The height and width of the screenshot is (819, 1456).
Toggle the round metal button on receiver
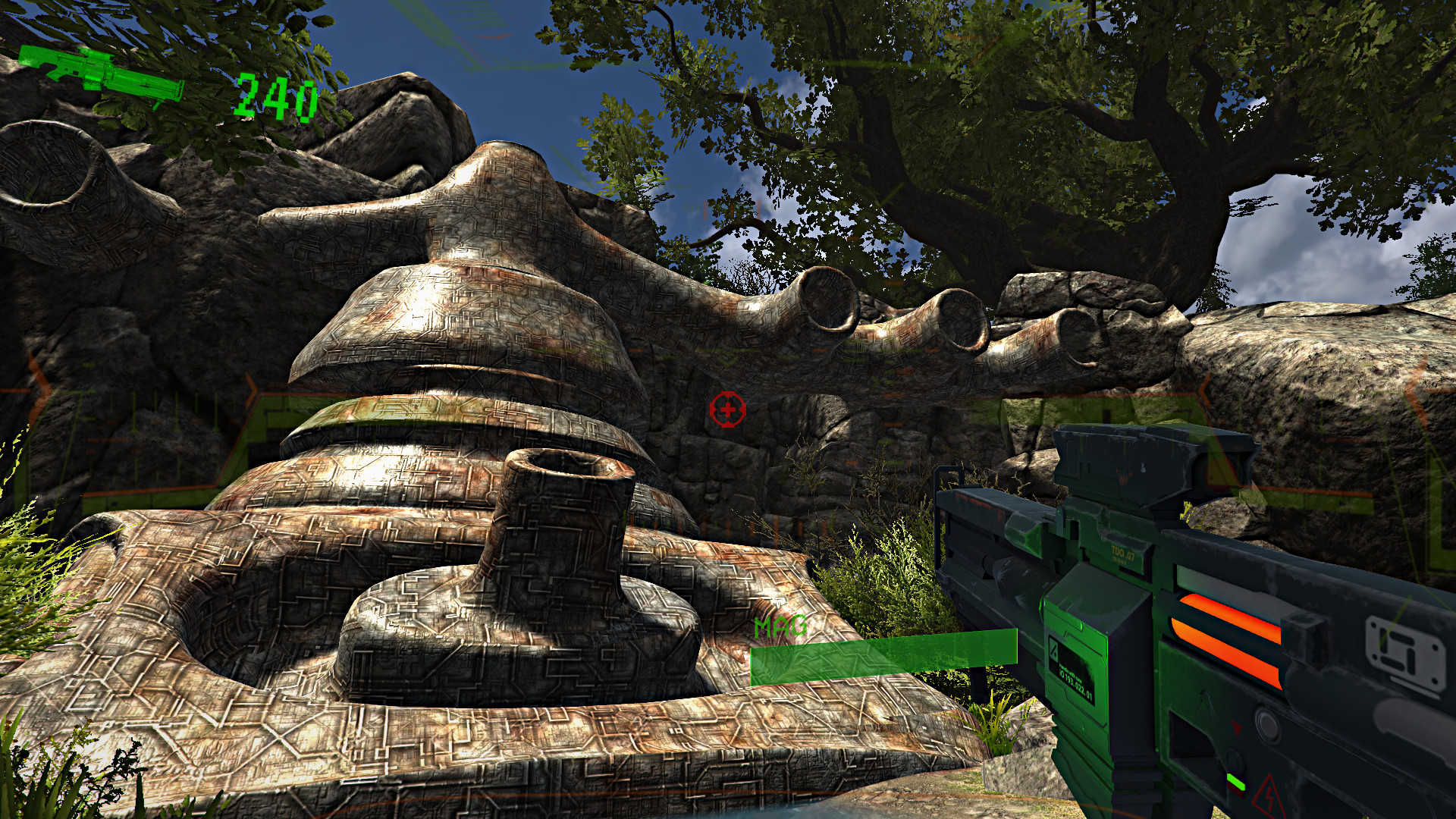coord(1267,723)
